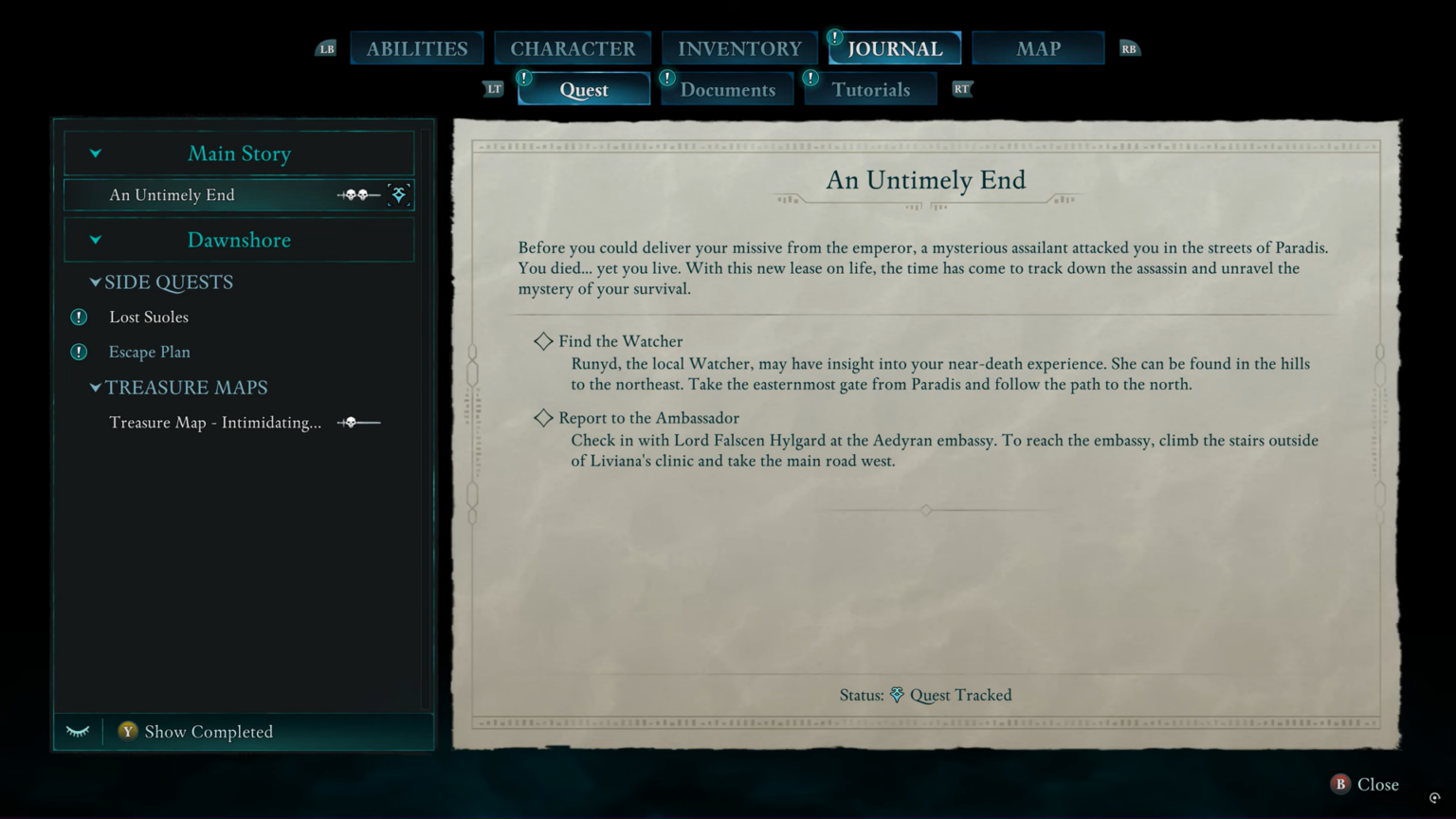Click the exclamation icon next to Lost Suoles
1456x819 pixels.
coord(79,317)
